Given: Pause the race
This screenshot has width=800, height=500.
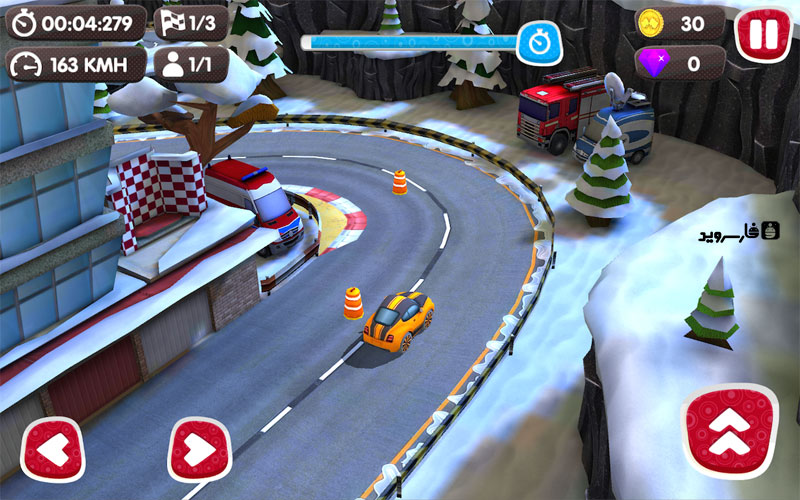Looking at the screenshot, I should pyautogui.click(x=763, y=34).
